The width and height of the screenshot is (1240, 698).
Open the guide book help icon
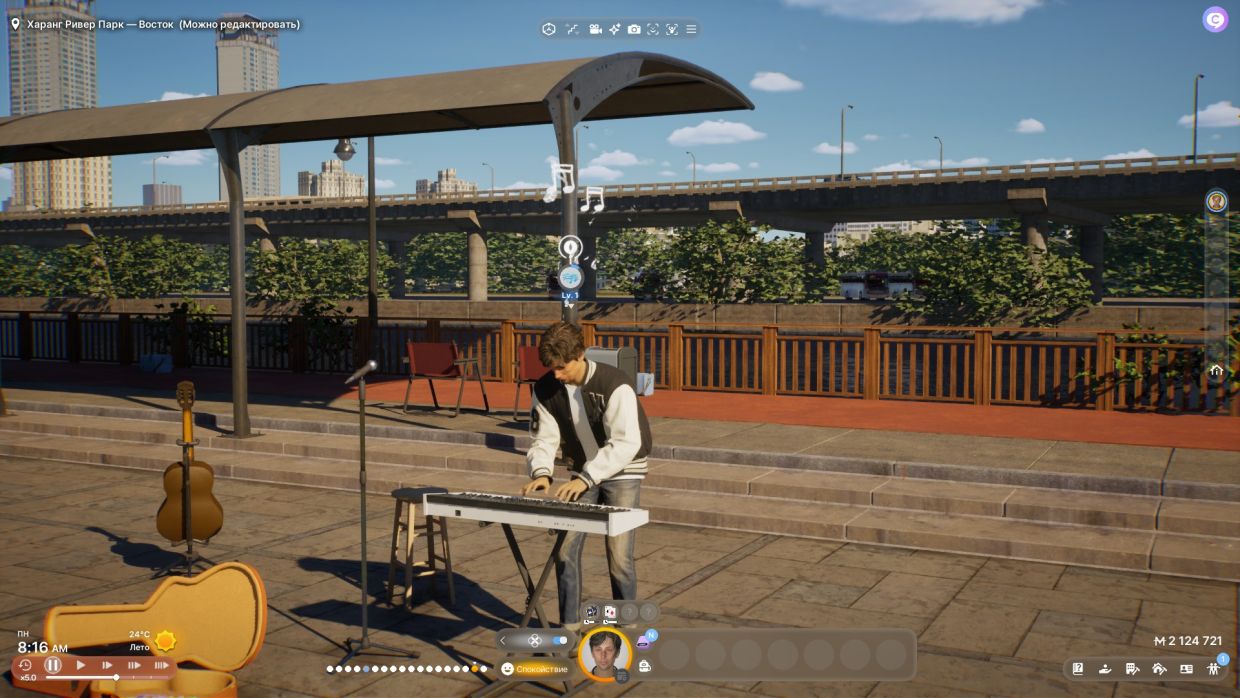point(1078,669)
